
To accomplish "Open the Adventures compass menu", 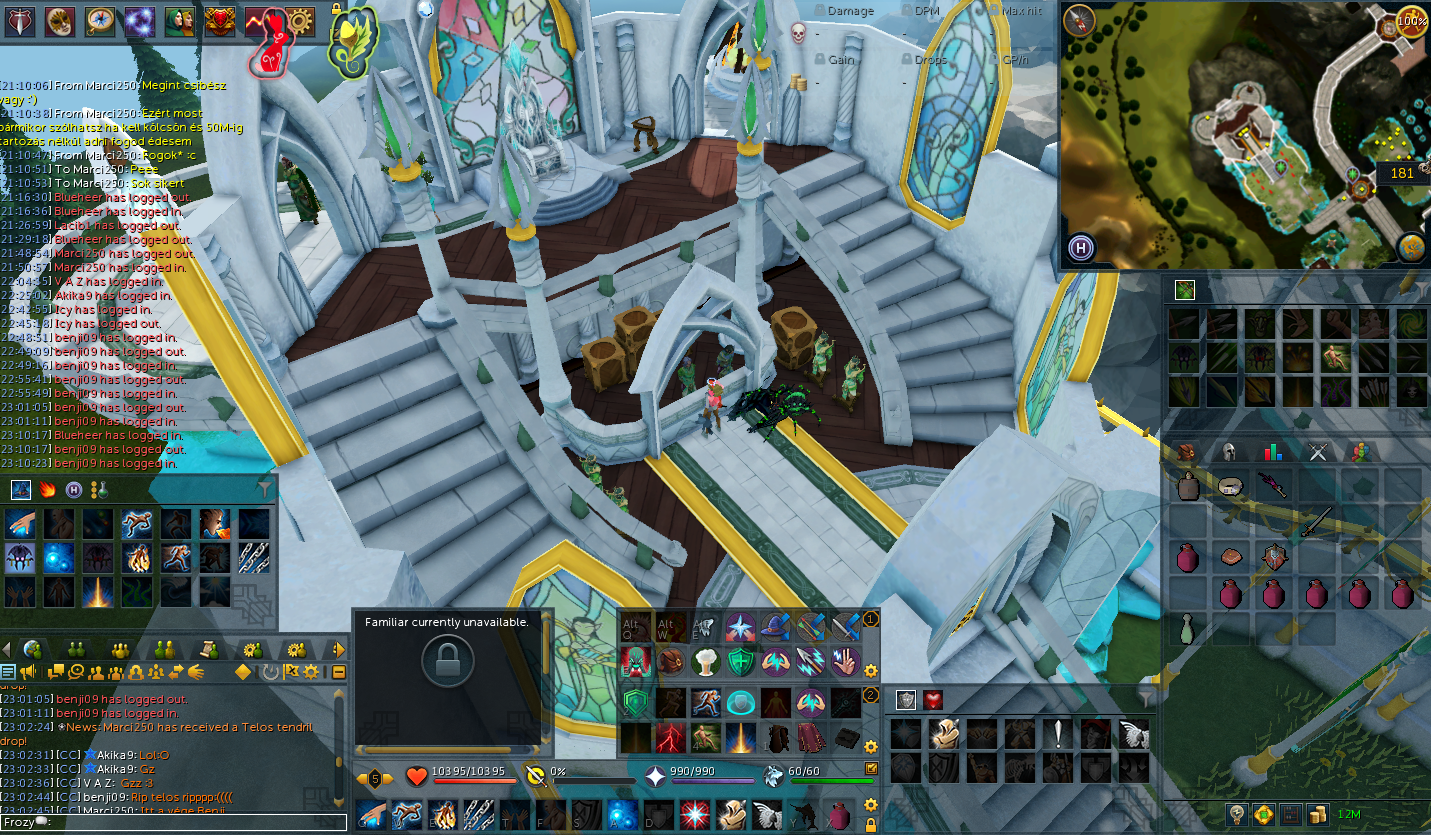I will click(x=99, y=20).
